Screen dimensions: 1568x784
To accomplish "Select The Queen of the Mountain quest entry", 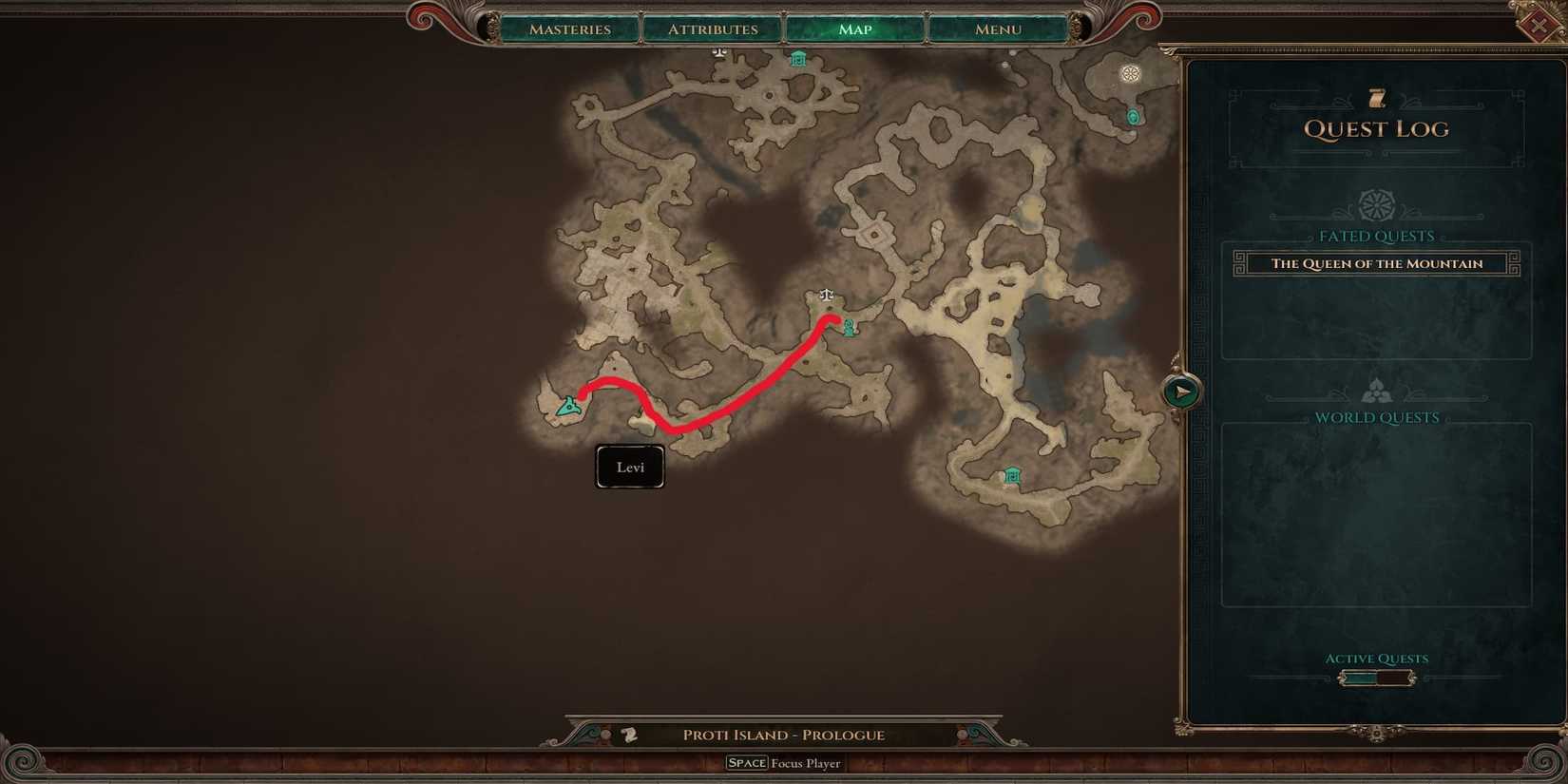I will point(1375,263).
